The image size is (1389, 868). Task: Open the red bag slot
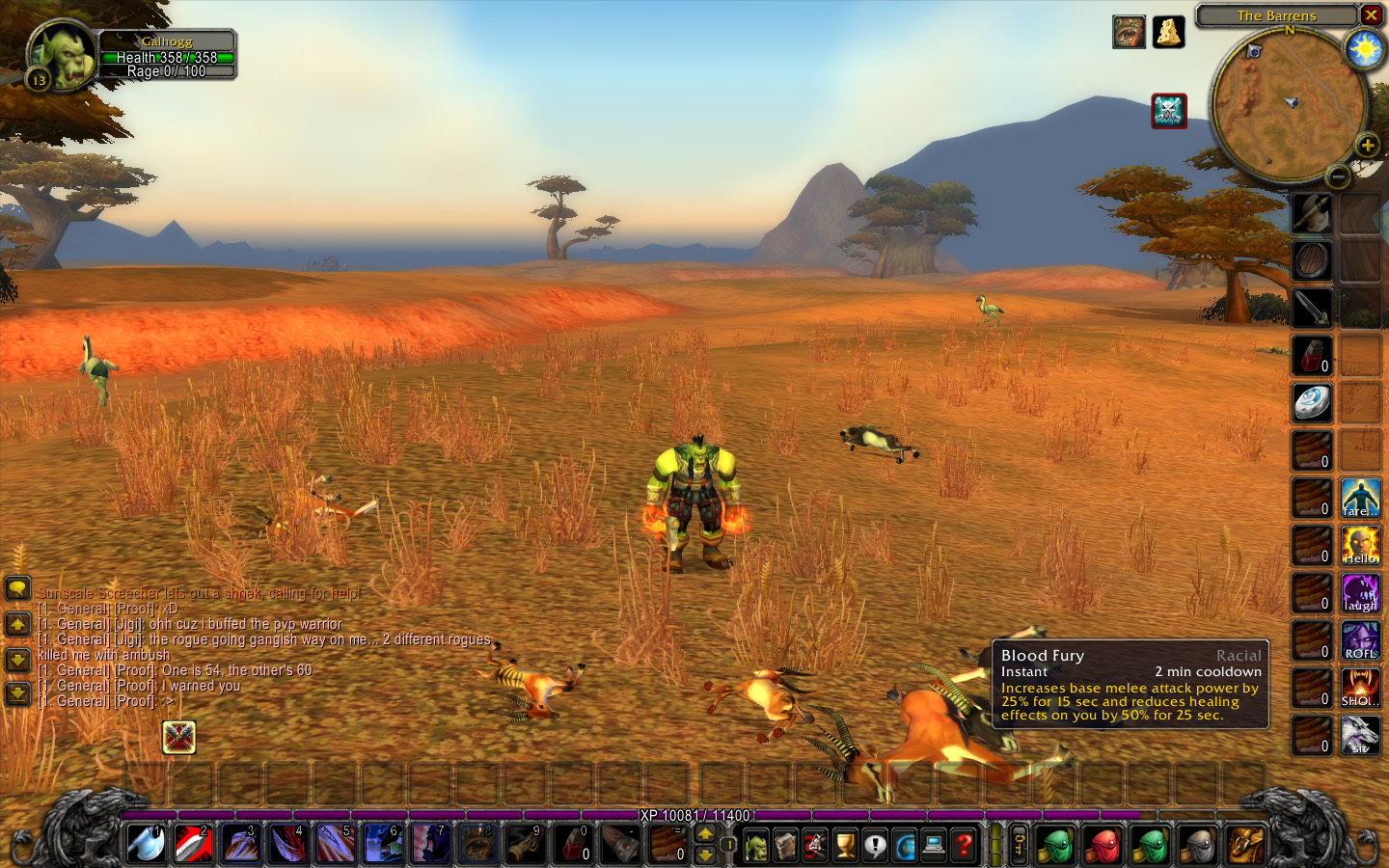[x=1104, y=846]
